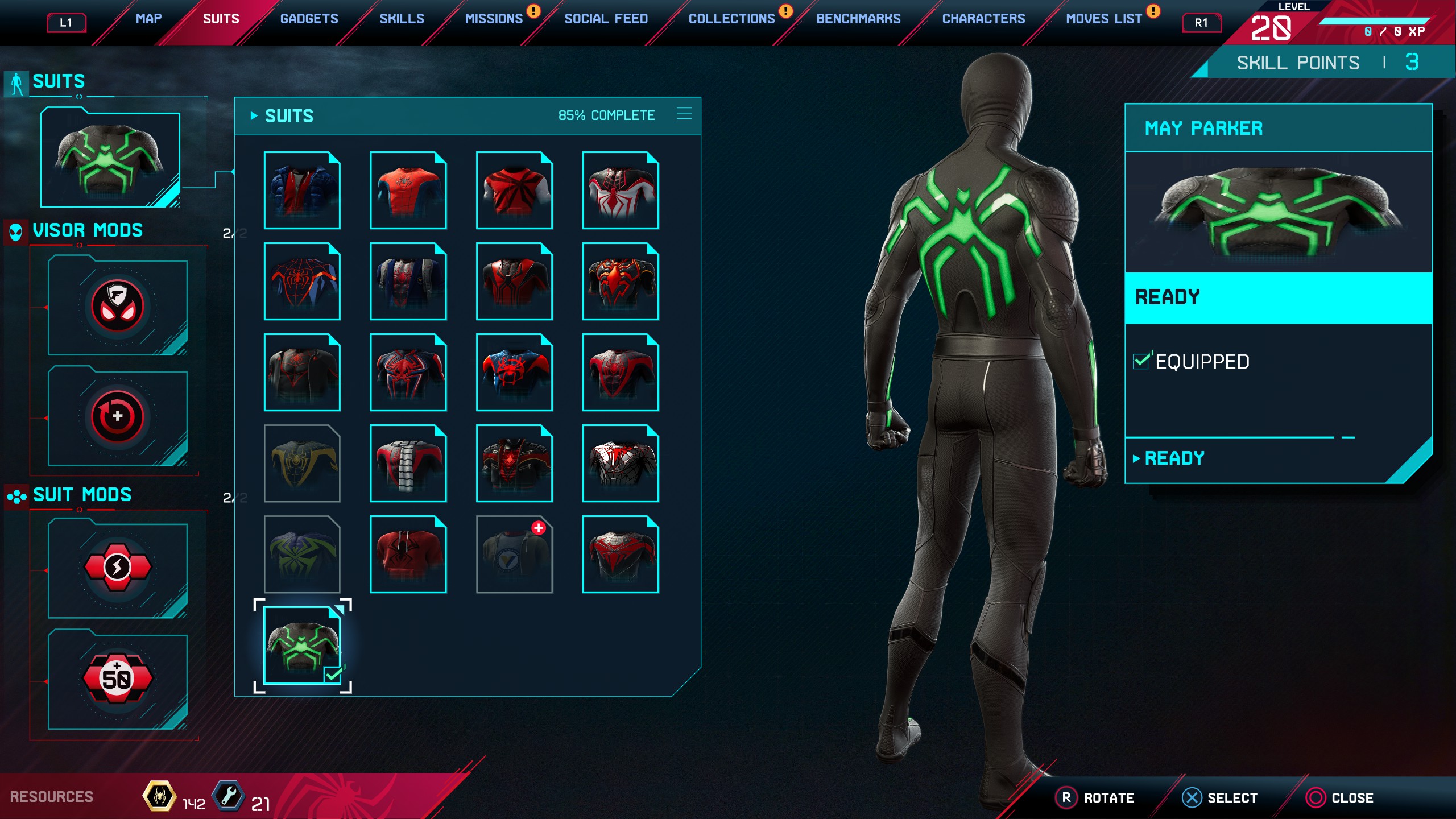The image size is (1456, 819).
Task: Select the lightning bolt suit mod slot
Action: tap(118, 568)
